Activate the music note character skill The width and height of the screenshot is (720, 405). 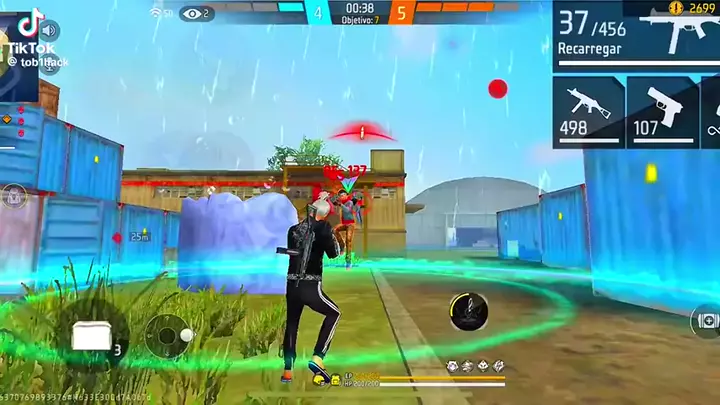[467, 311]
